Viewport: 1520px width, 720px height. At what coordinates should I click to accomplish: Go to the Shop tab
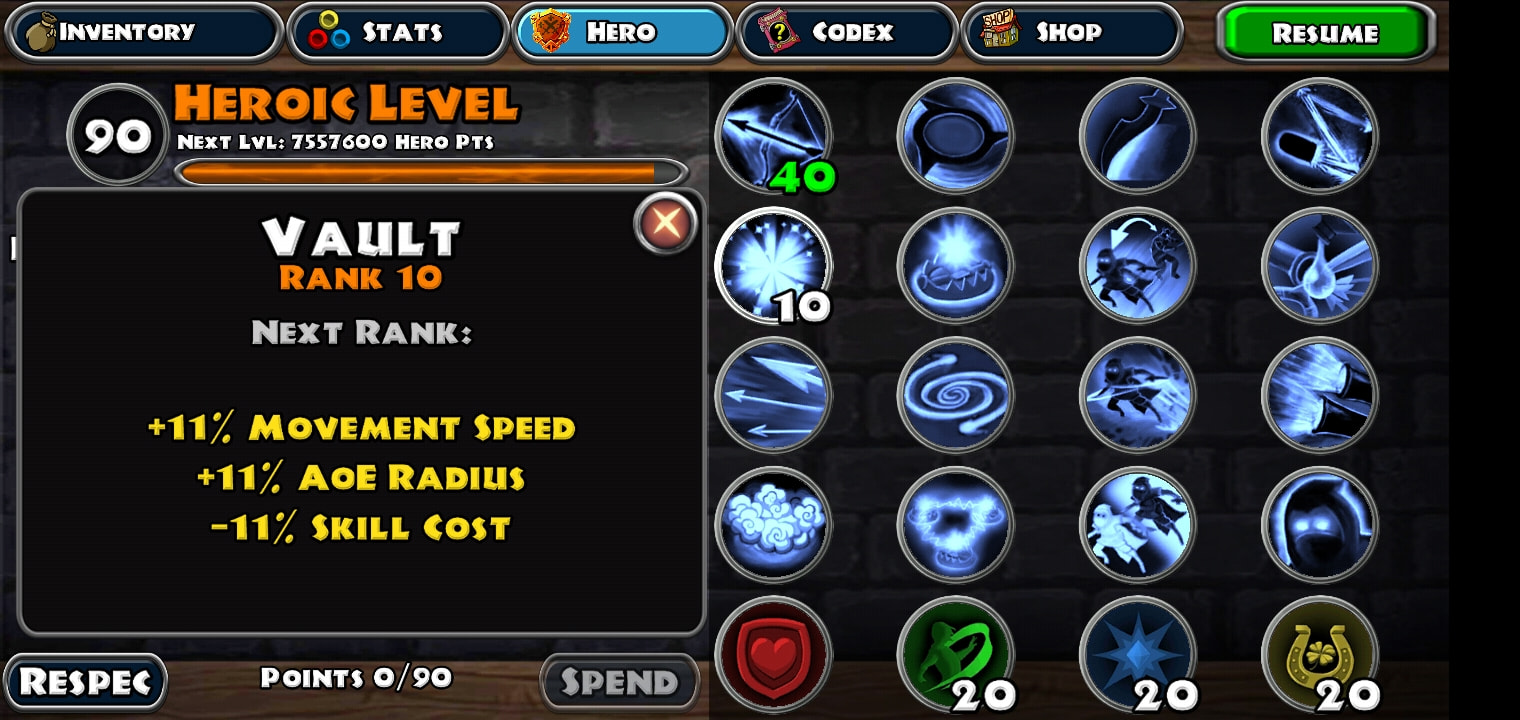point(1071,32)
